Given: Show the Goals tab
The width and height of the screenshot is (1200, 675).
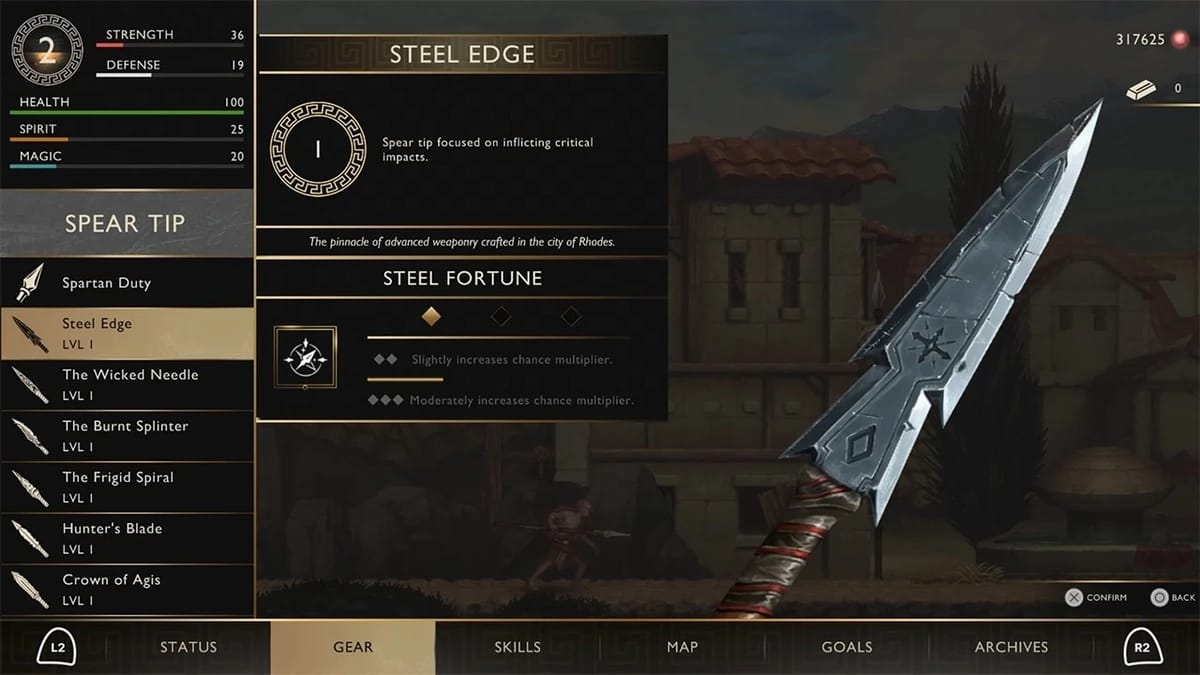Looking at the screenshot, I should click(847, 647).
